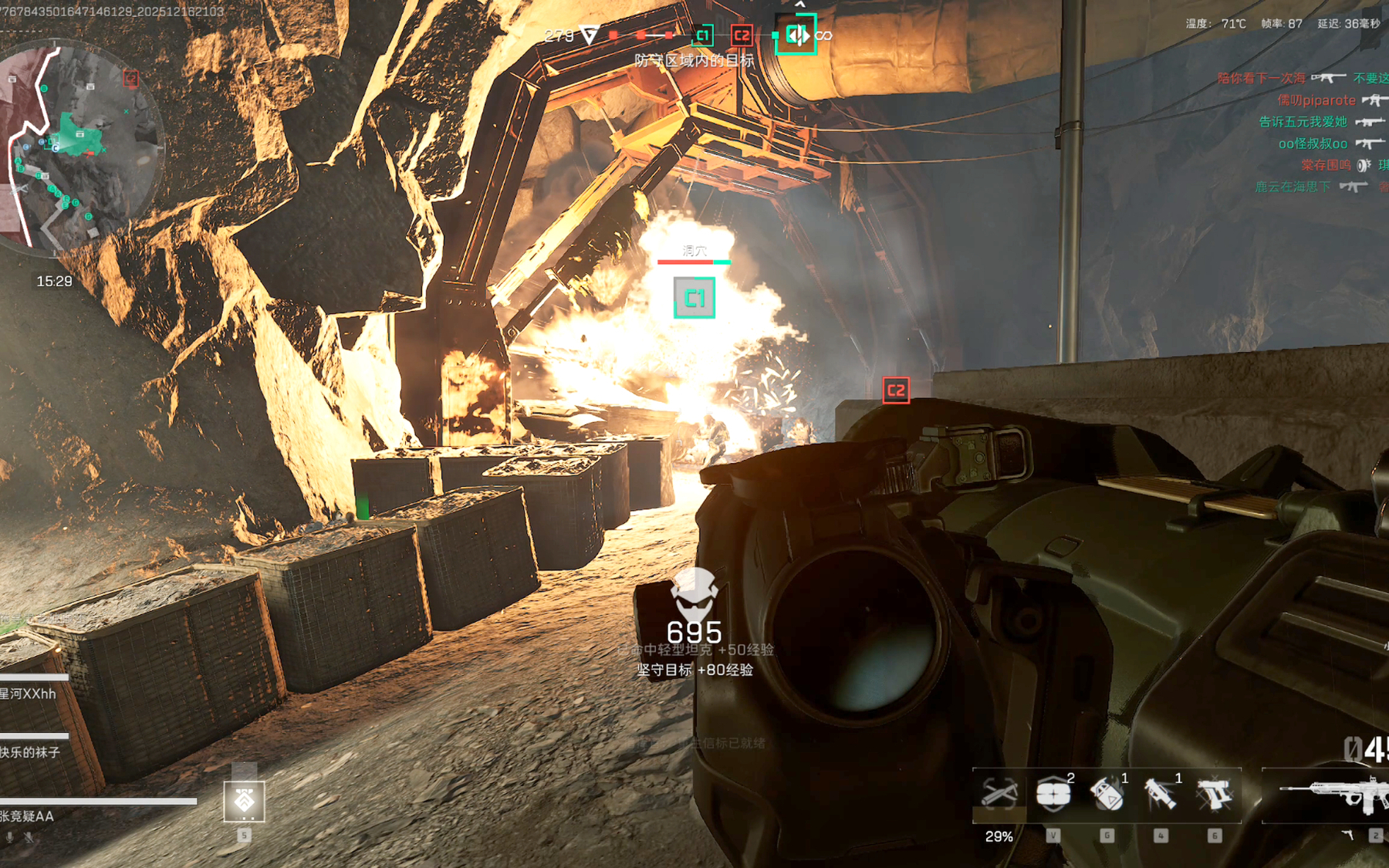Click the active sector icon in objective tracker
This screenshot has width=1389, height=868.
[x=796, y=35]
